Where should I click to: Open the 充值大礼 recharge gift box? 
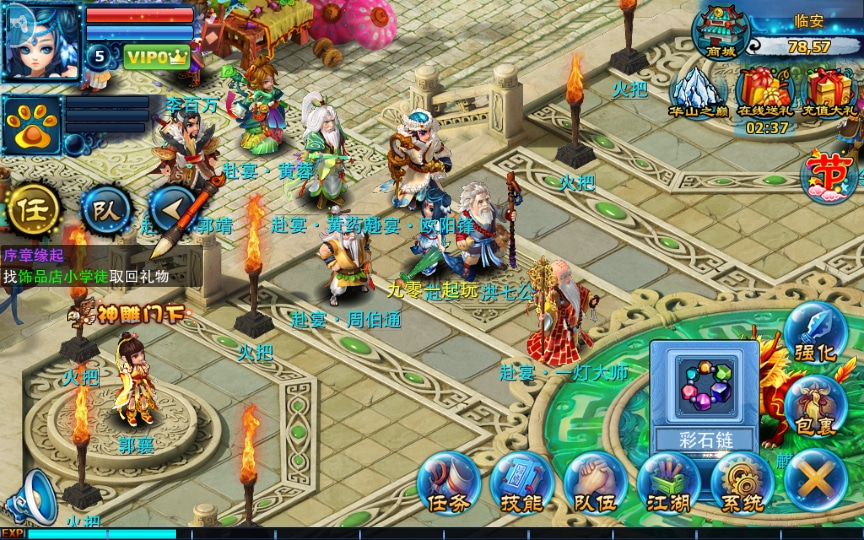830,93
